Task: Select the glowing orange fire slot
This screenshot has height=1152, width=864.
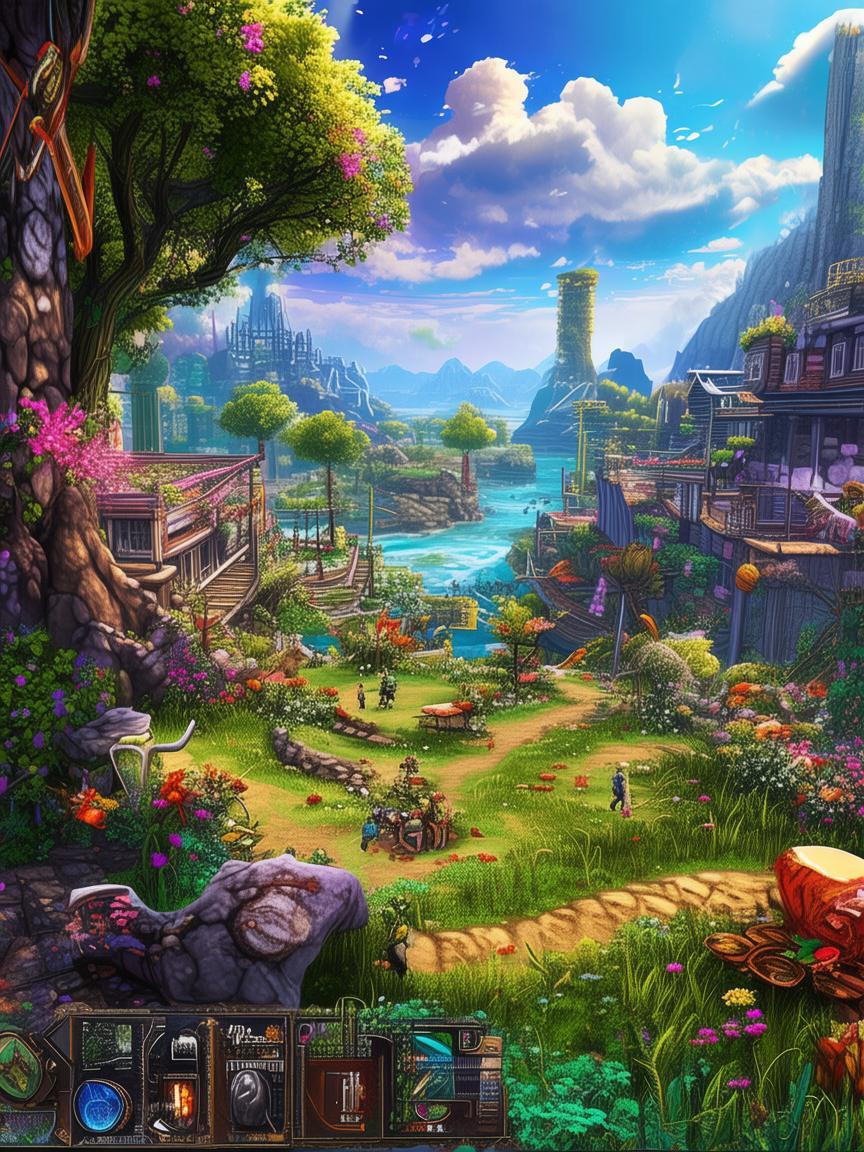Action: coord(181,1100)
